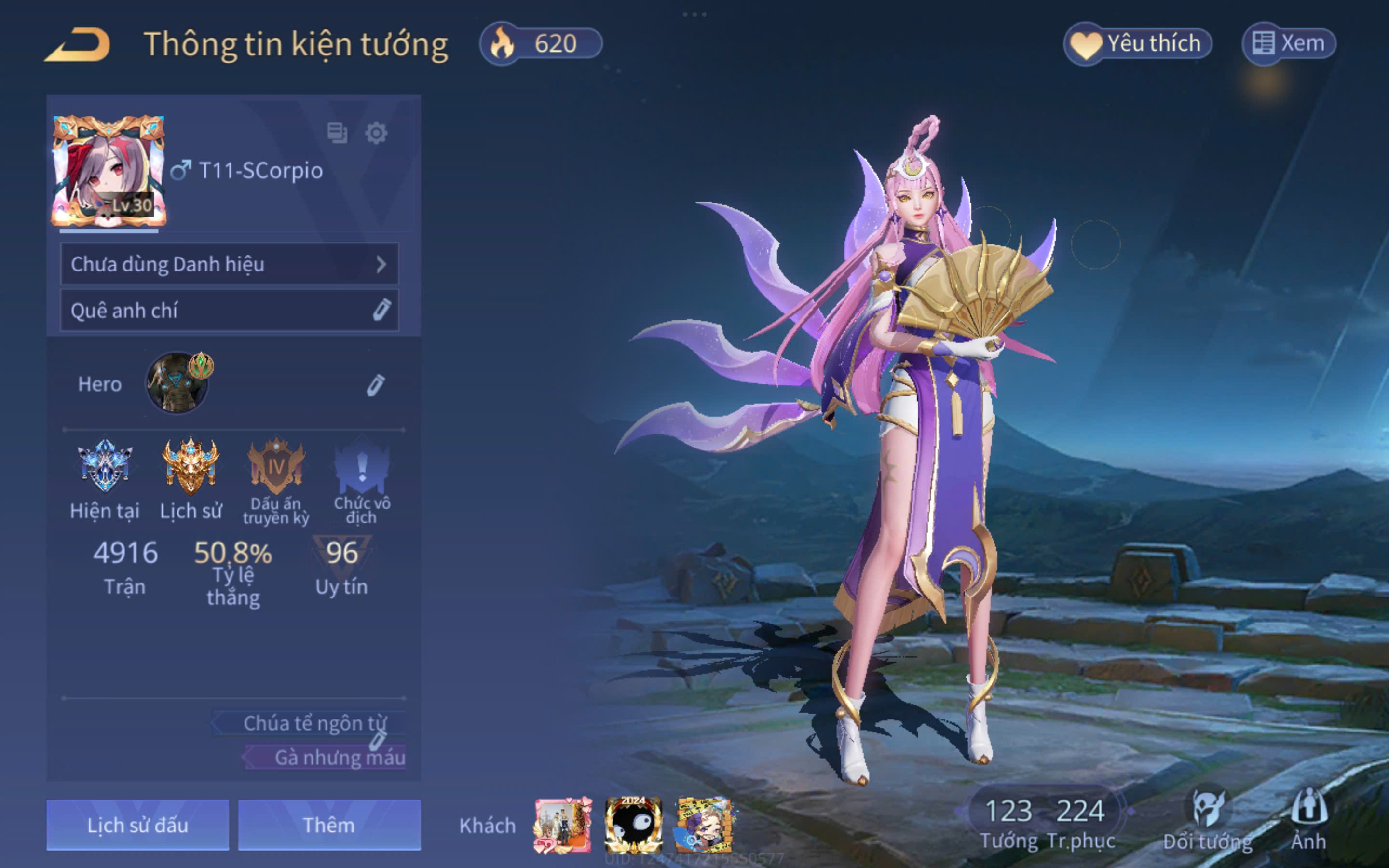This screenshot has width=1389, height=868.
Task: View the Lịch sử rank badge
Action: click(x=191, y=466)
